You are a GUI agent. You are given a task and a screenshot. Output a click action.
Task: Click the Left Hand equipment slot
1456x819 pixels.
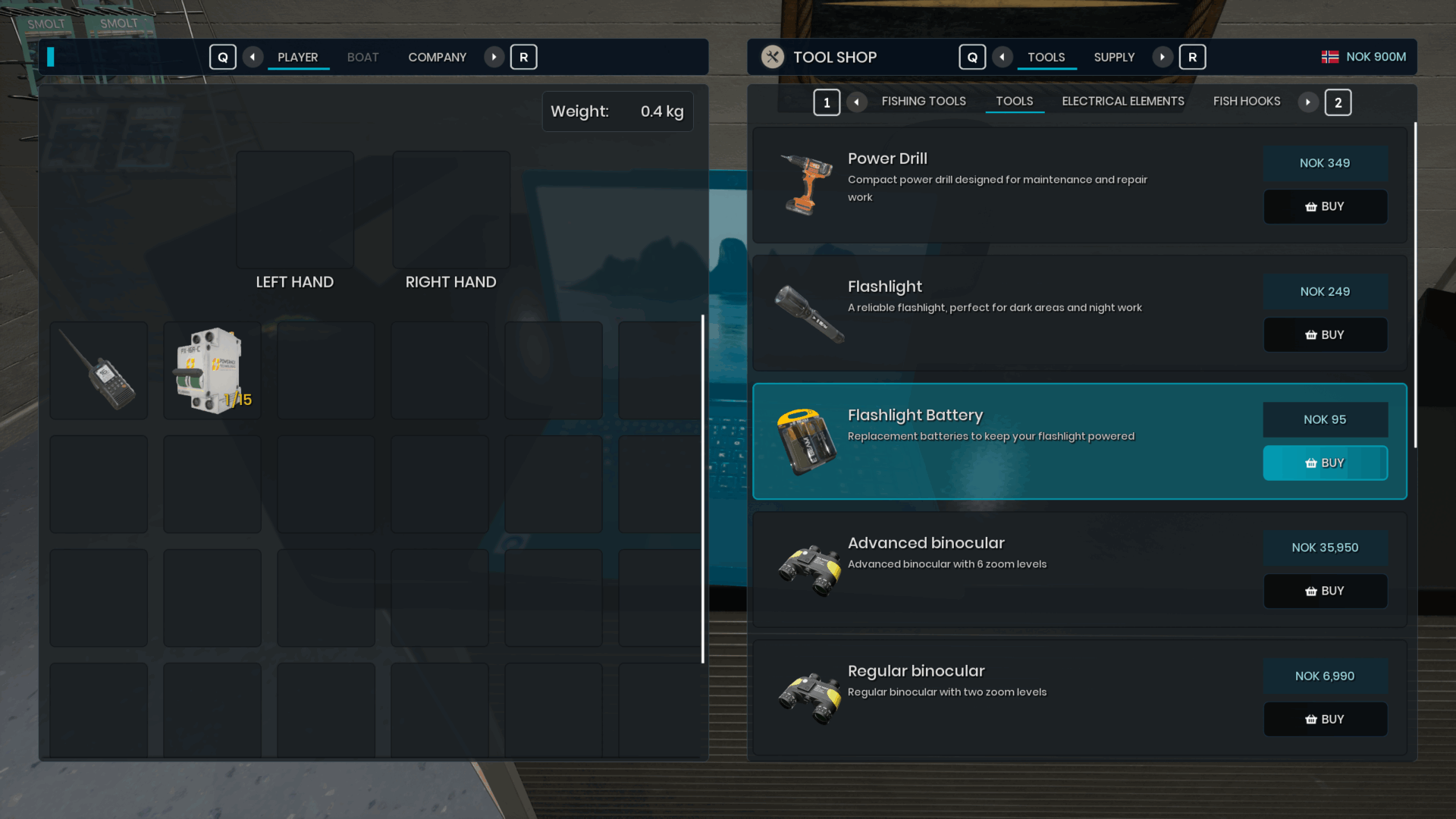tap(295, 210)
